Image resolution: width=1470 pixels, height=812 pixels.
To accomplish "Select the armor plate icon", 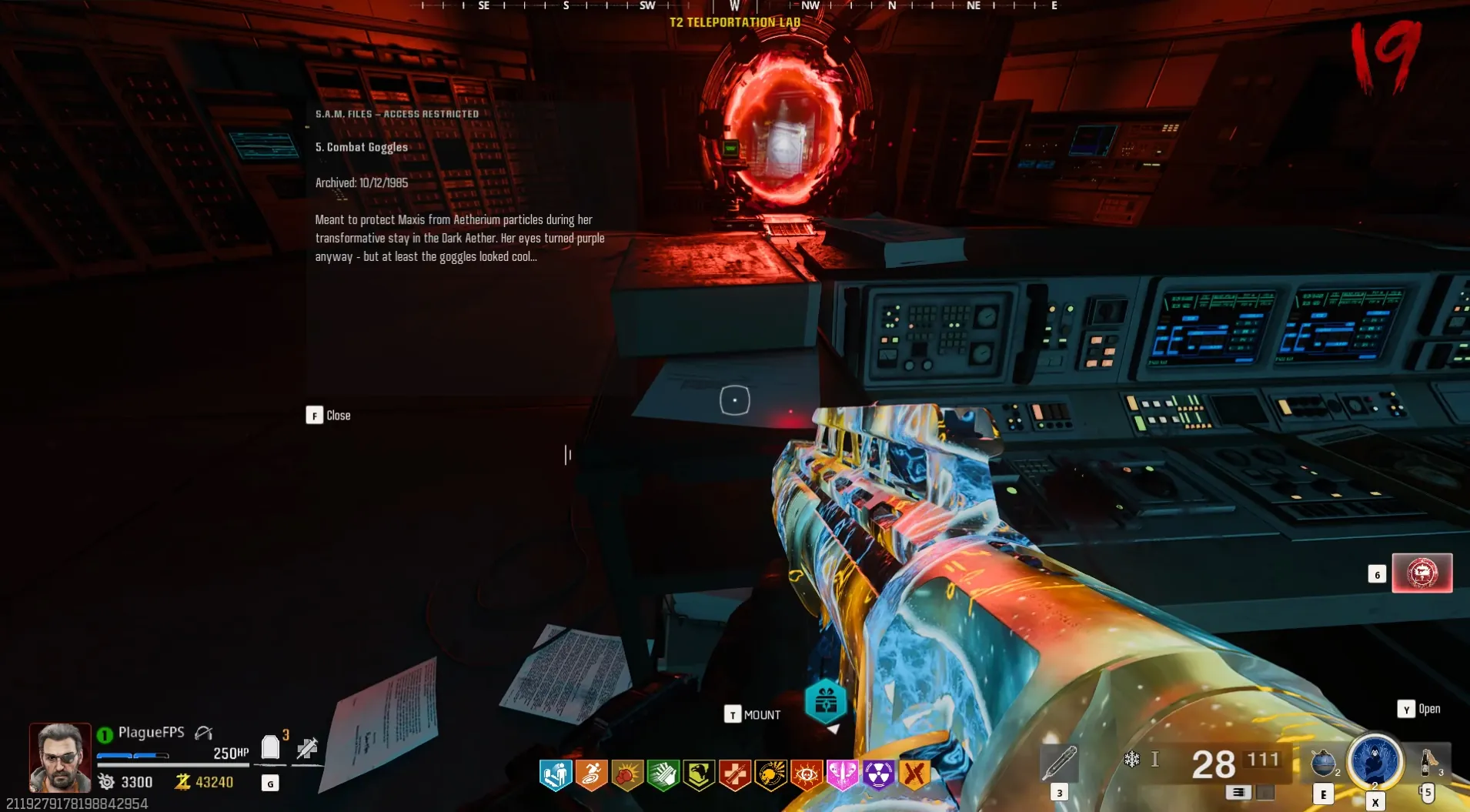I will pos(270,747).
